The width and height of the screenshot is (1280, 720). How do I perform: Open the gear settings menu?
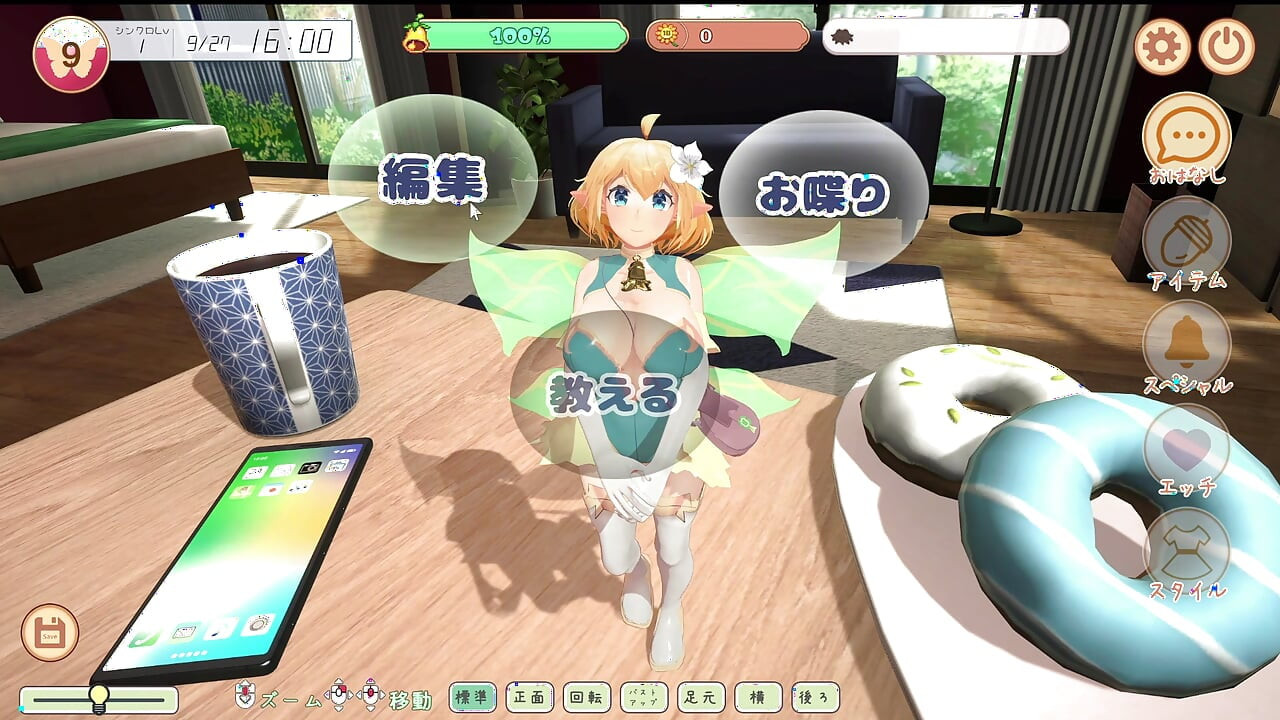click(1162, 46)
